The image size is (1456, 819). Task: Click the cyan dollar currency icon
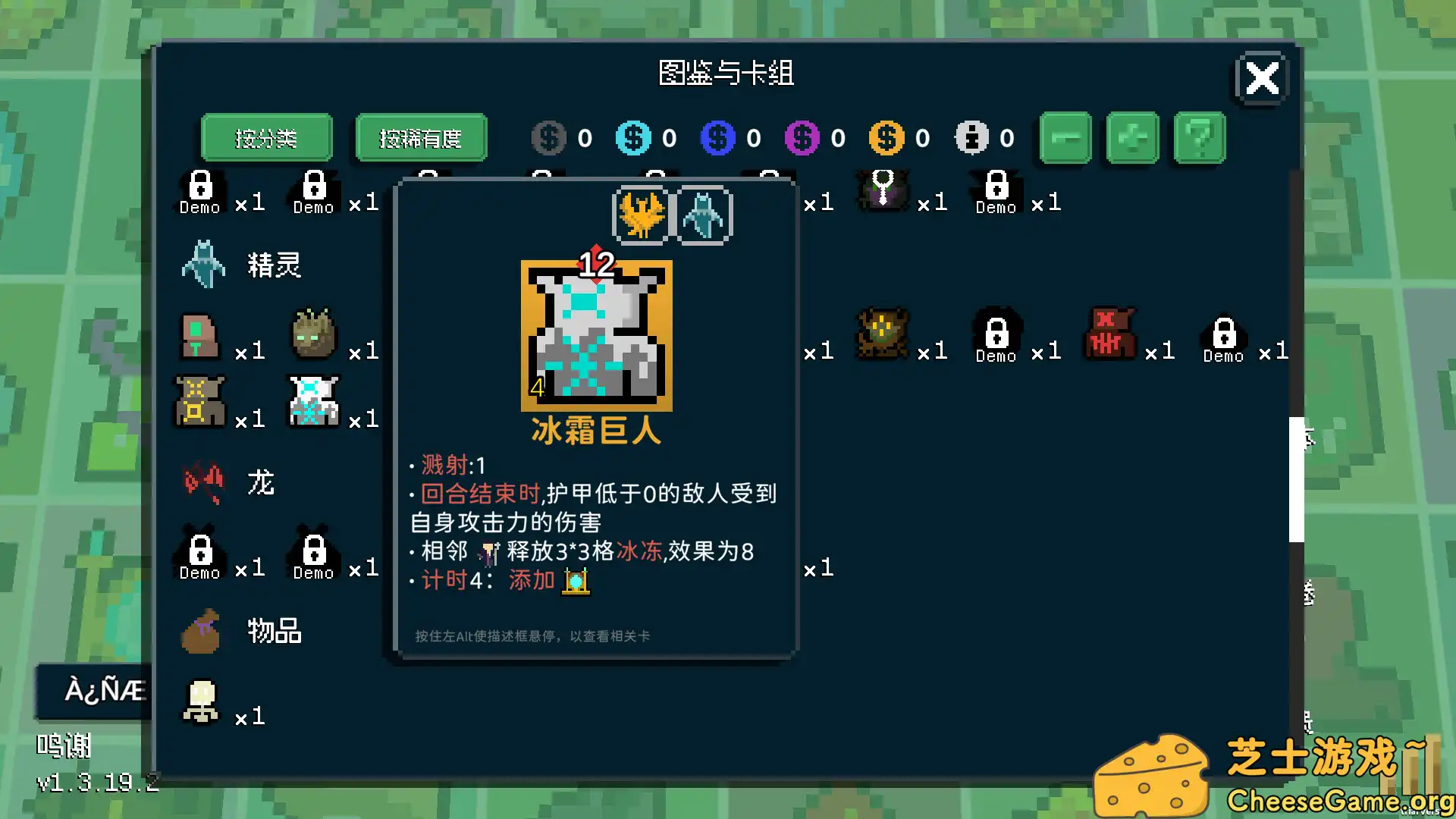[x=633, y=137]
